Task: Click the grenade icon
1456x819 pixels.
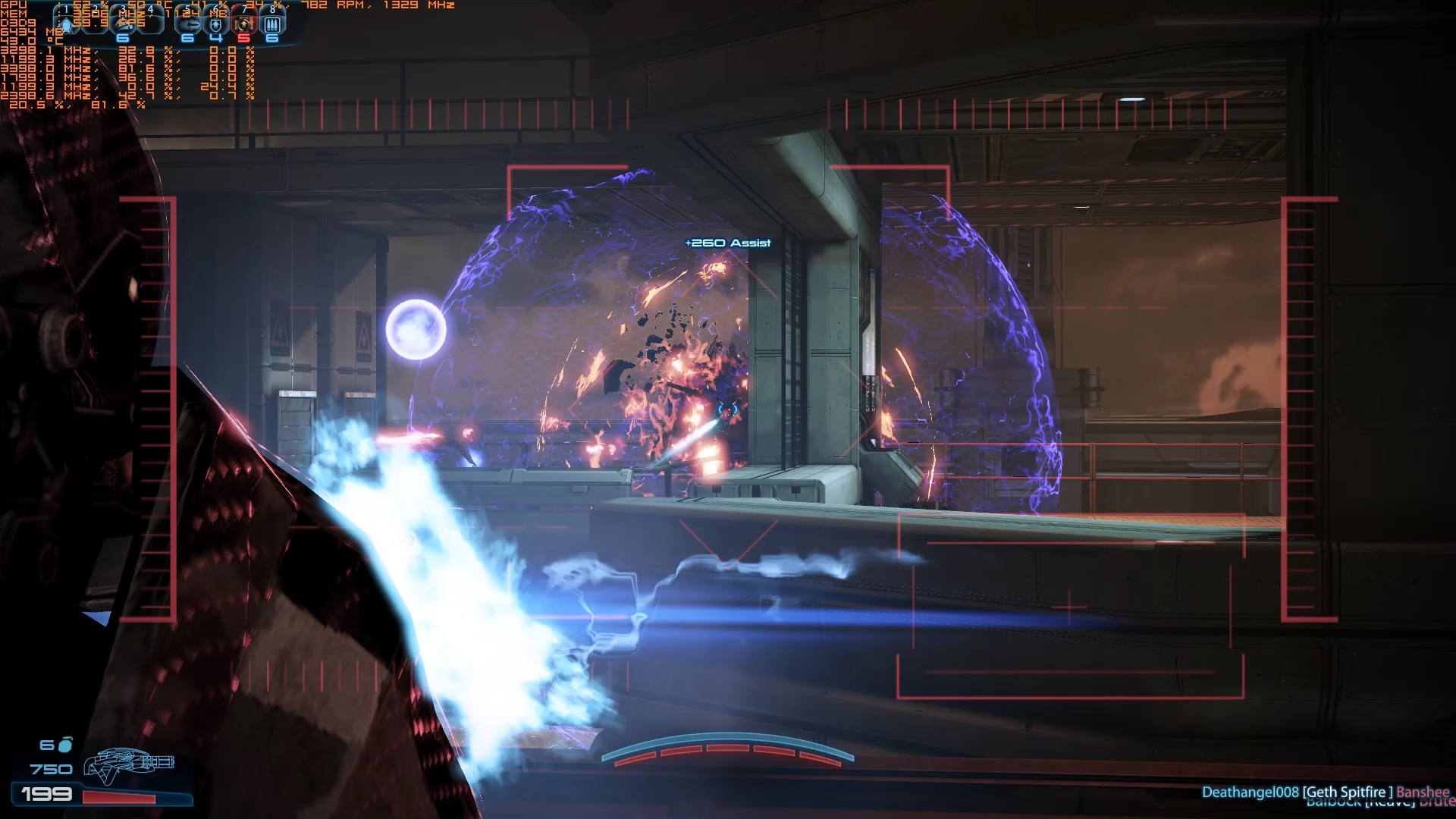Action: point(66,745)
